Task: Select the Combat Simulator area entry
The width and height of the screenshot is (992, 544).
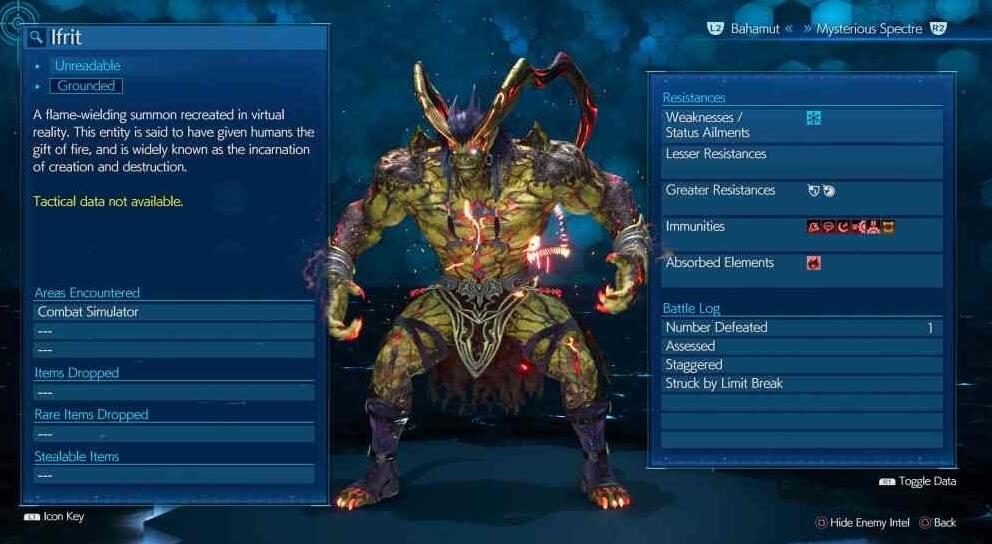Action: pyautogui.click(x=174, y=312)
